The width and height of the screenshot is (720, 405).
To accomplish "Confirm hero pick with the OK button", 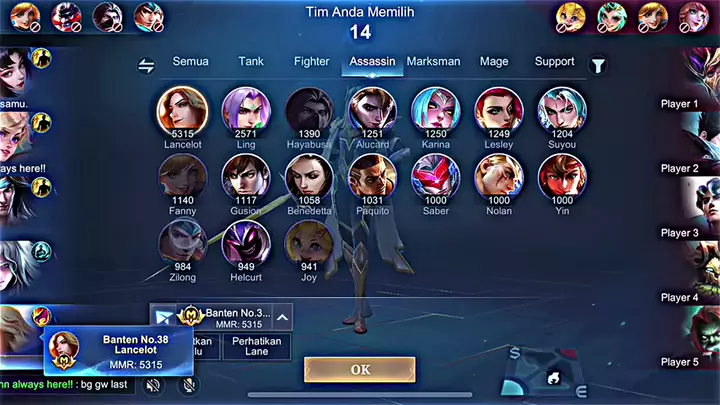I will tap(359, 369).
